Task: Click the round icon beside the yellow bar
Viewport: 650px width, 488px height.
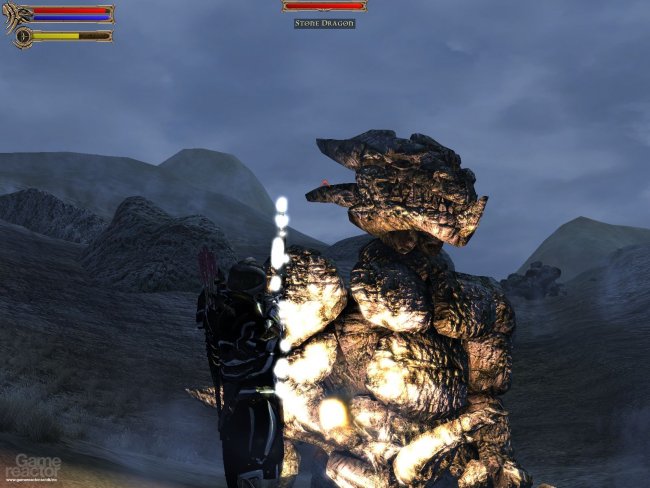Action: point(22,36)
